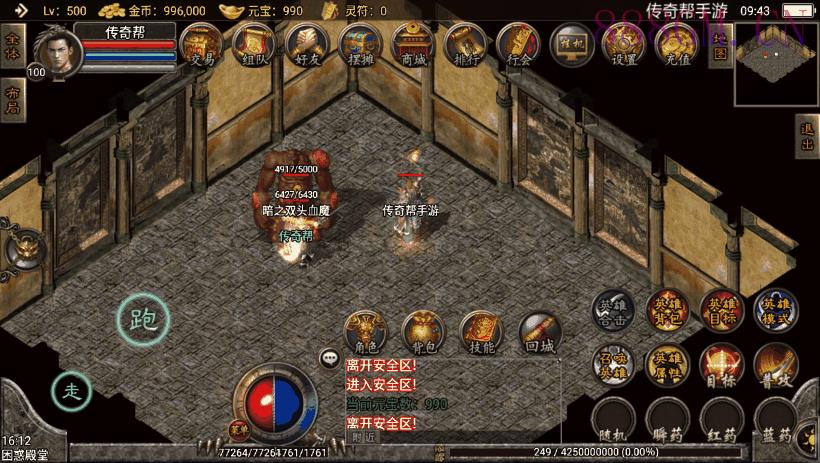This screenshot has width=820, height=463.
Task: Open the 摆摊 stall icon
Action: (x=359, y=45)
